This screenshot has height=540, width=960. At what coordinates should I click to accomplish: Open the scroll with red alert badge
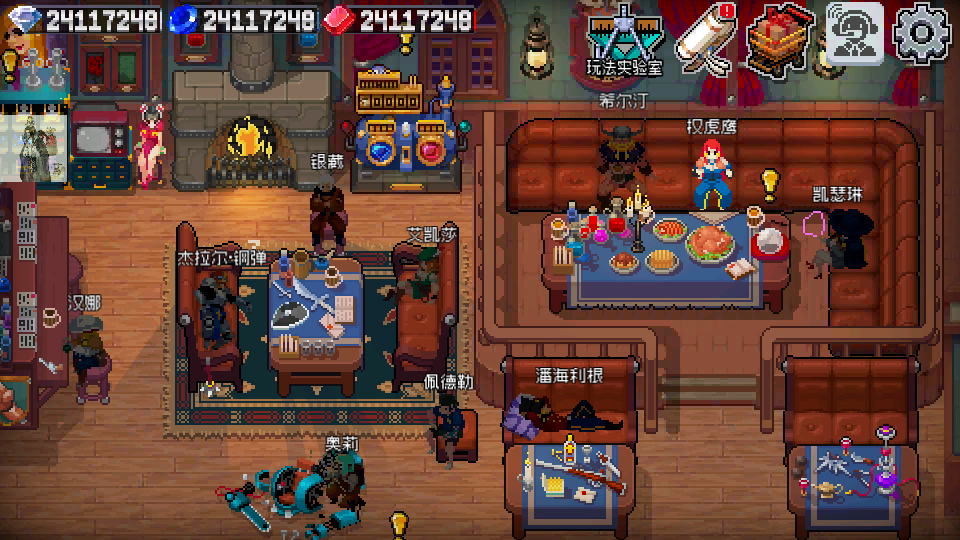705,38
